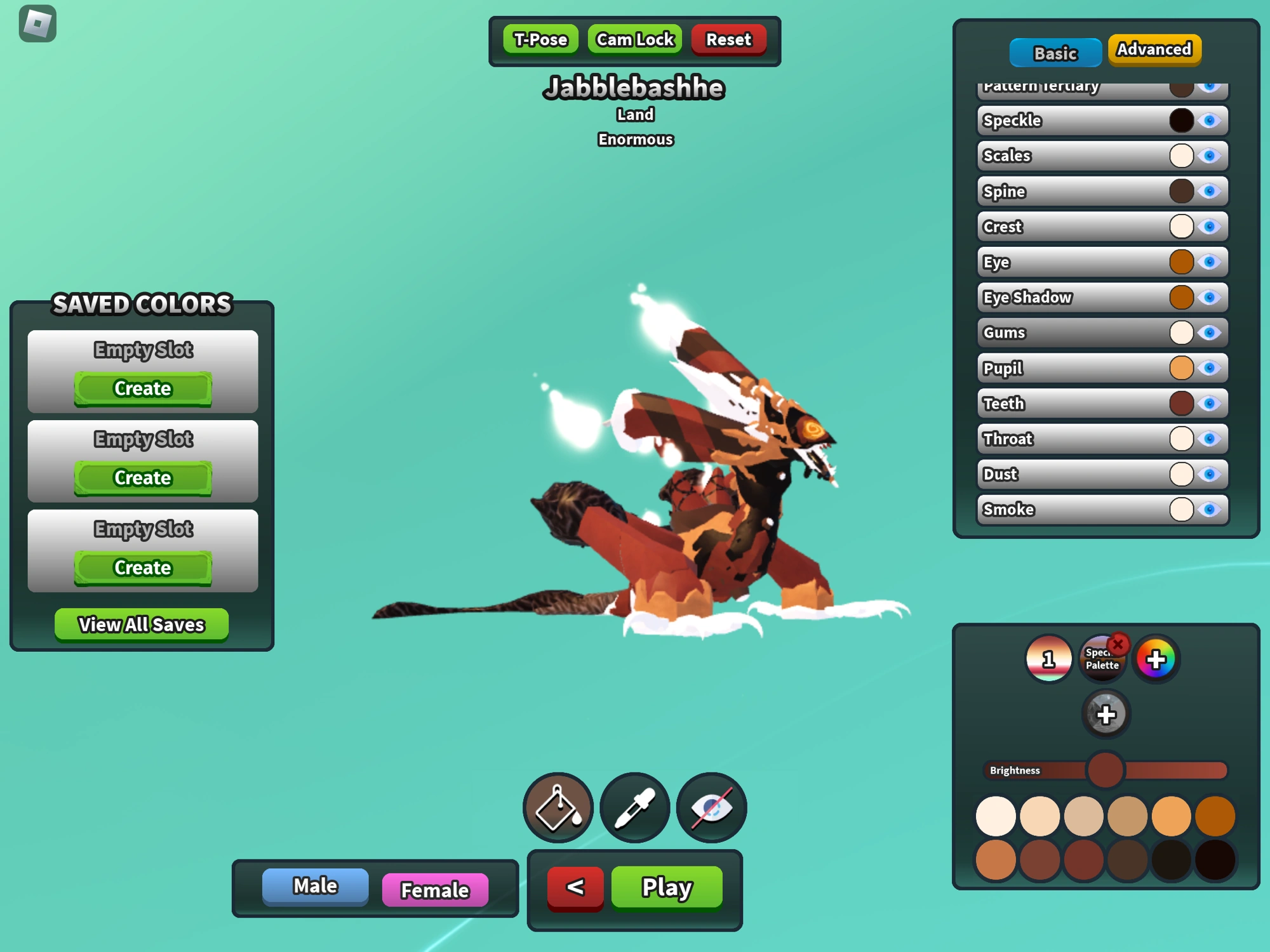This screenshot has height=952, width=1270.
Task: Select the eyedropper color picker tool
Action: [634, 807]
